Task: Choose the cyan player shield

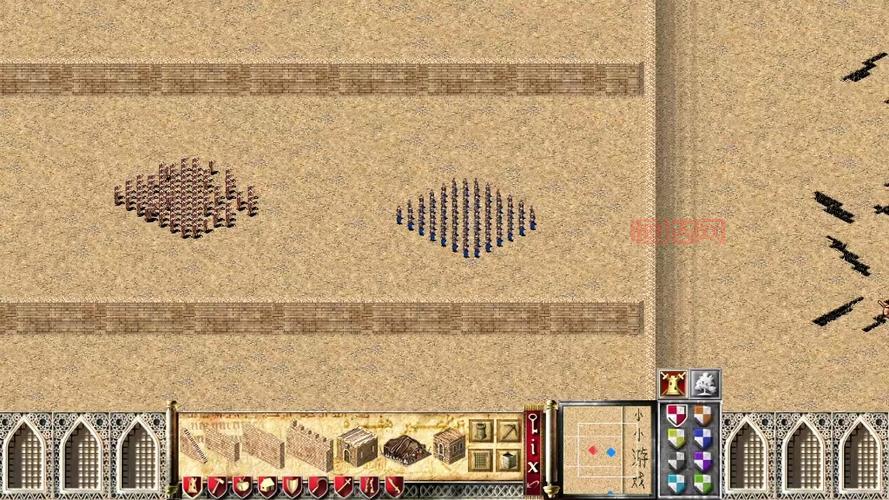Action: (x=677, y=484)
